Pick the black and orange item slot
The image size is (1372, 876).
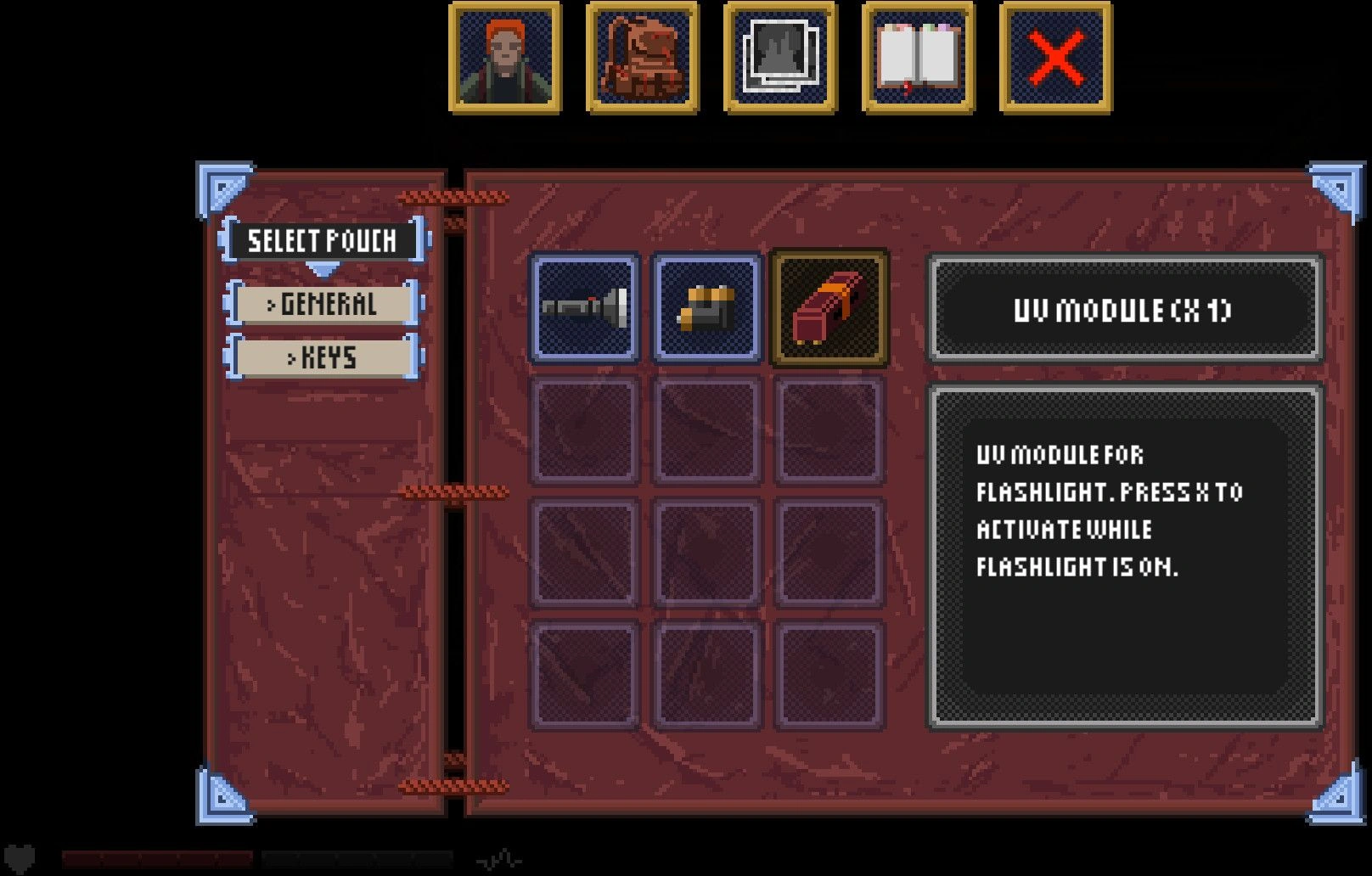point(706,308)
